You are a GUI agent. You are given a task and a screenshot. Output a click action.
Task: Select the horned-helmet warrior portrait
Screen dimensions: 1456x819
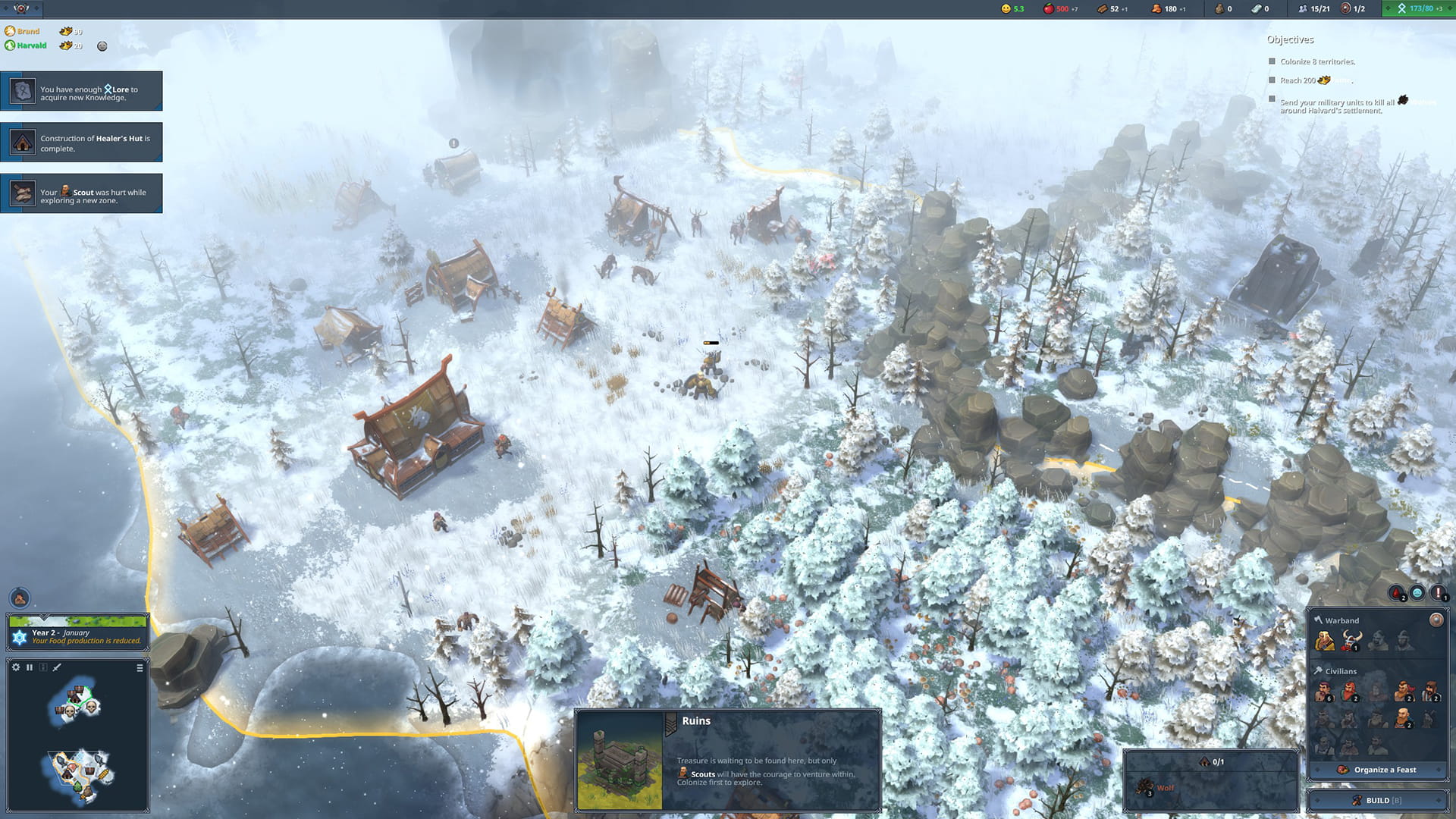1351,642
